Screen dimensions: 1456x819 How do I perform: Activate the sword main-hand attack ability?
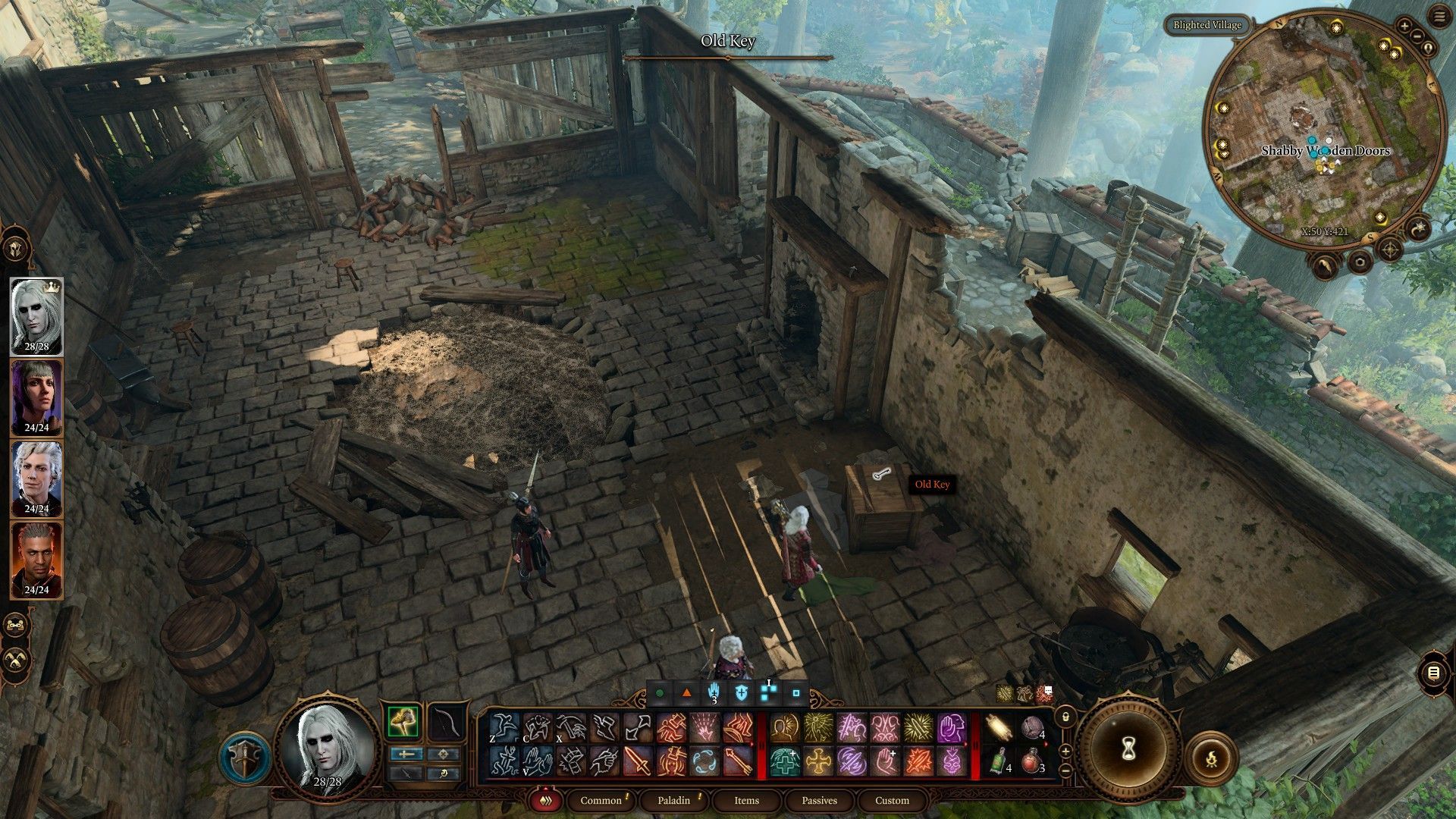[638, 761]
